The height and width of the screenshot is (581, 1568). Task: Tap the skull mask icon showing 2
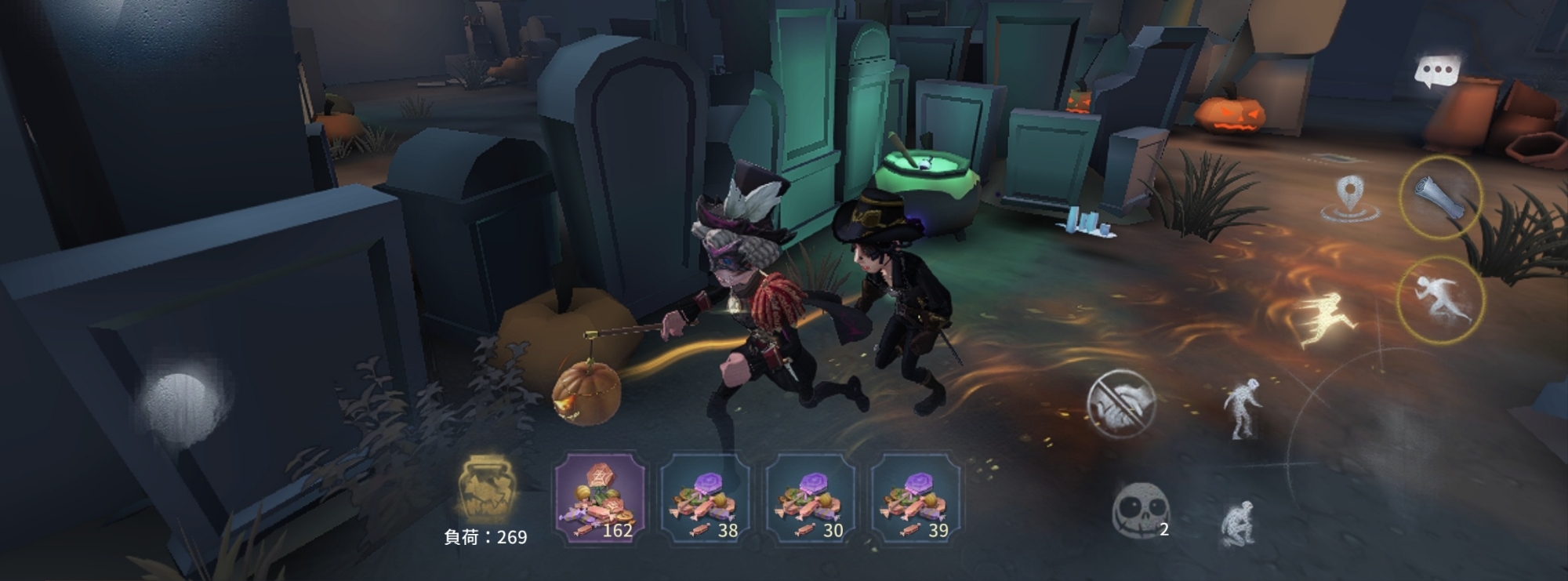coord(1139,510)
